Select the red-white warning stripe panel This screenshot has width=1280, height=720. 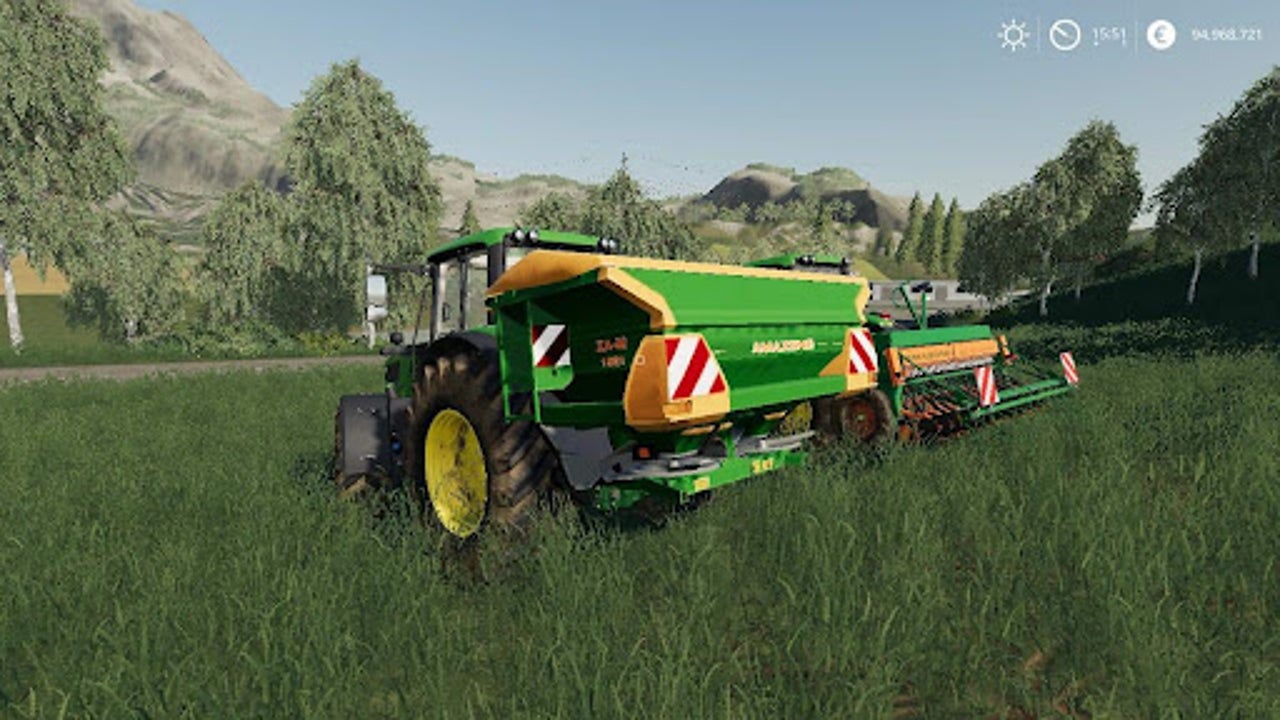(x=690, y=365)
